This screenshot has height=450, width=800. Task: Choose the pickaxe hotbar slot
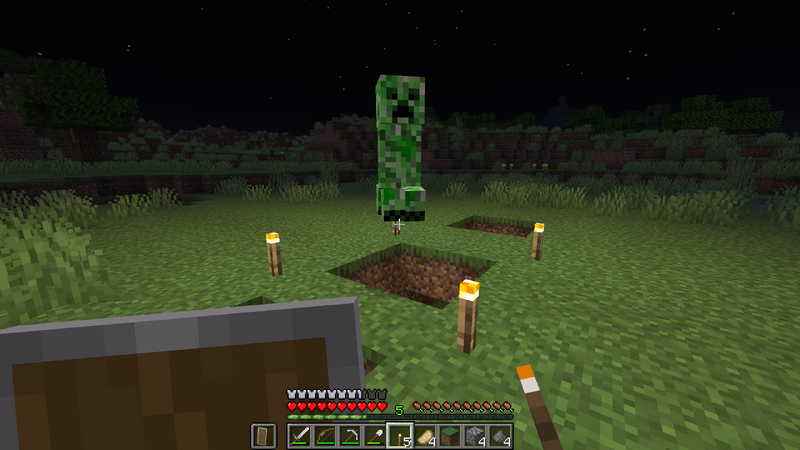tap(349, 436)
